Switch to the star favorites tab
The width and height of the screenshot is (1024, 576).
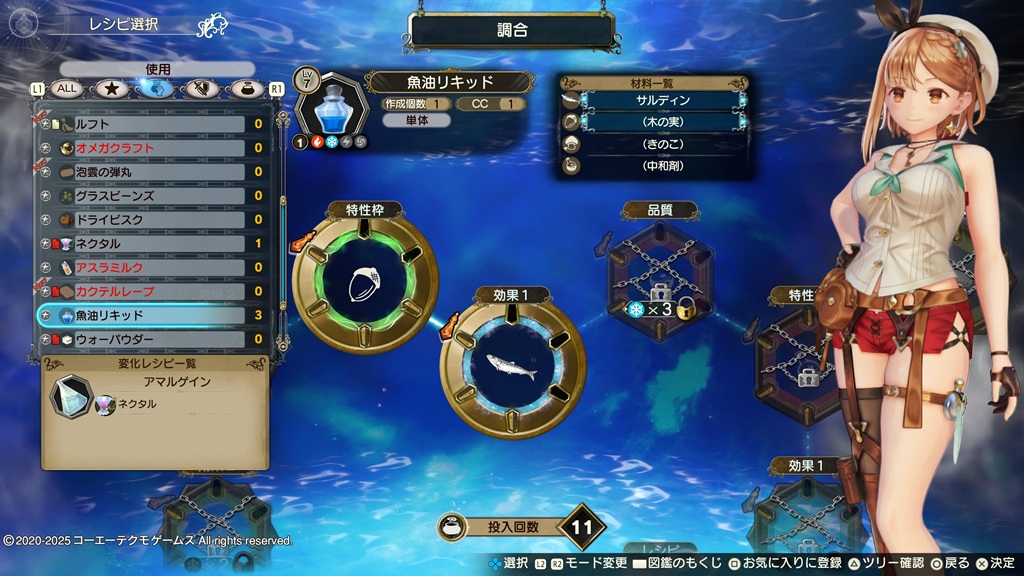point(112,89)
